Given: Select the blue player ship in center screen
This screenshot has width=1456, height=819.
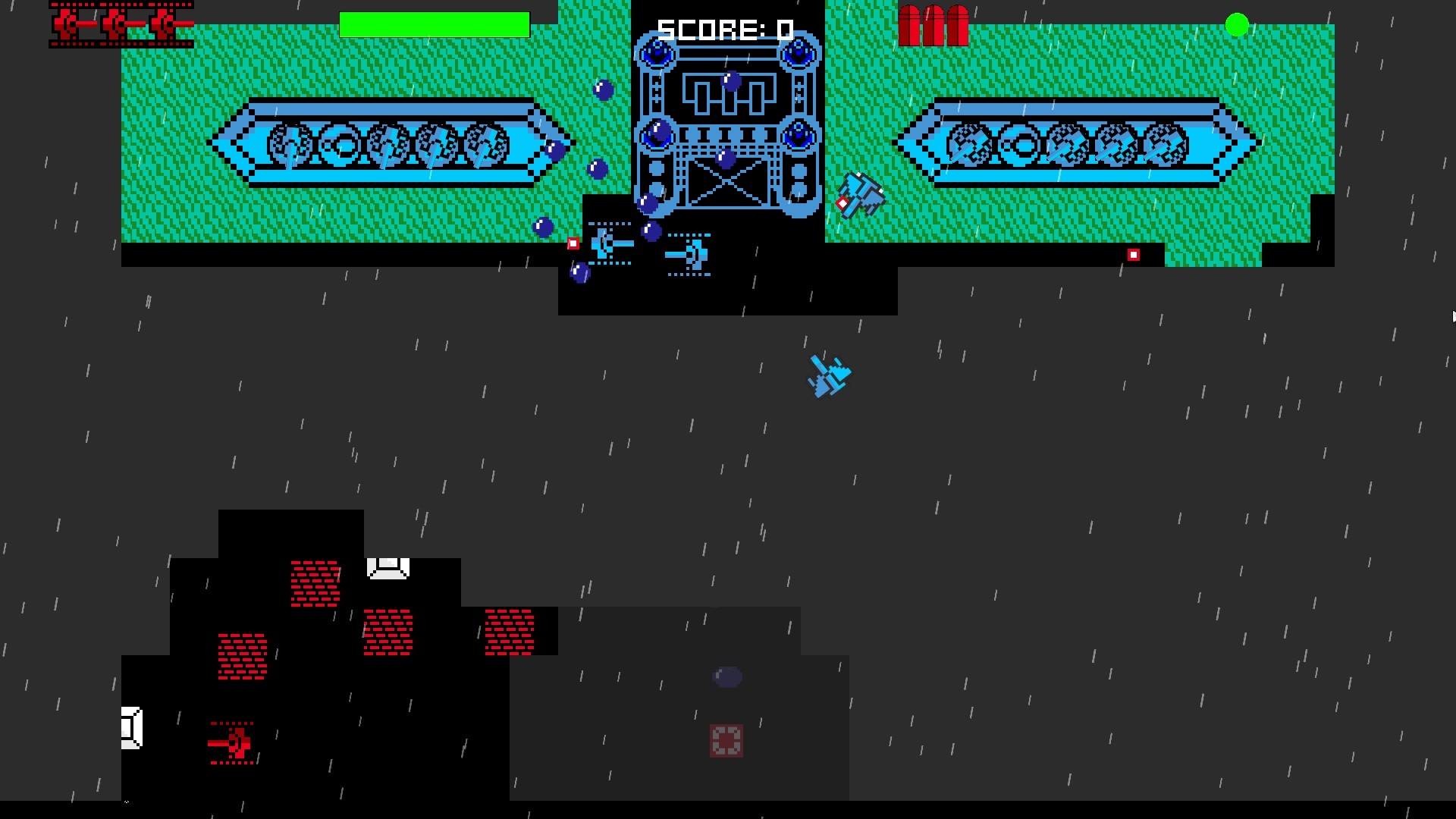Looking at the screenshot, I should point(829,377).
